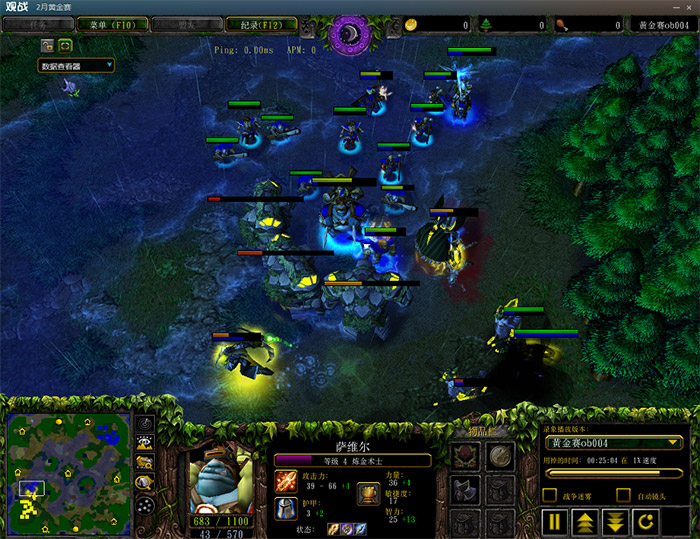Screen dimensions: 700x539
Task: Select the red mask item in inventory
Action: point(467,458)
